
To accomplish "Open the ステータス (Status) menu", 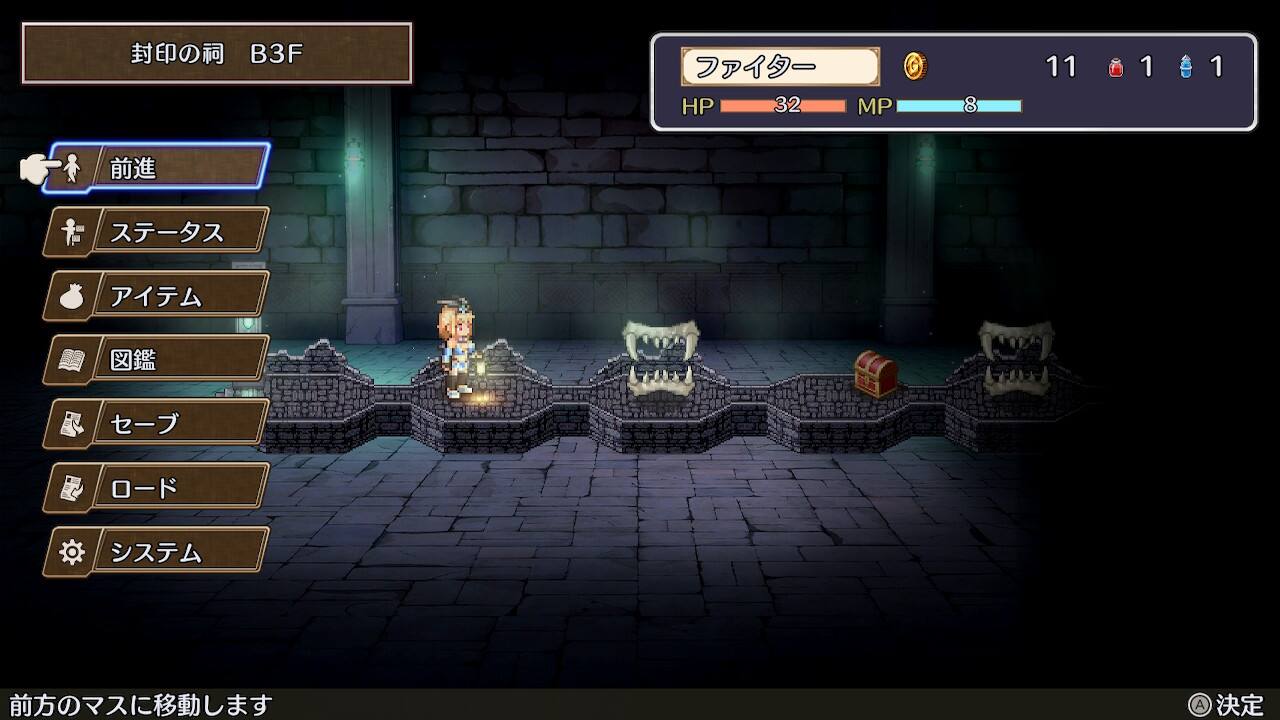I will pyautogui.click(x=158, y=232).
